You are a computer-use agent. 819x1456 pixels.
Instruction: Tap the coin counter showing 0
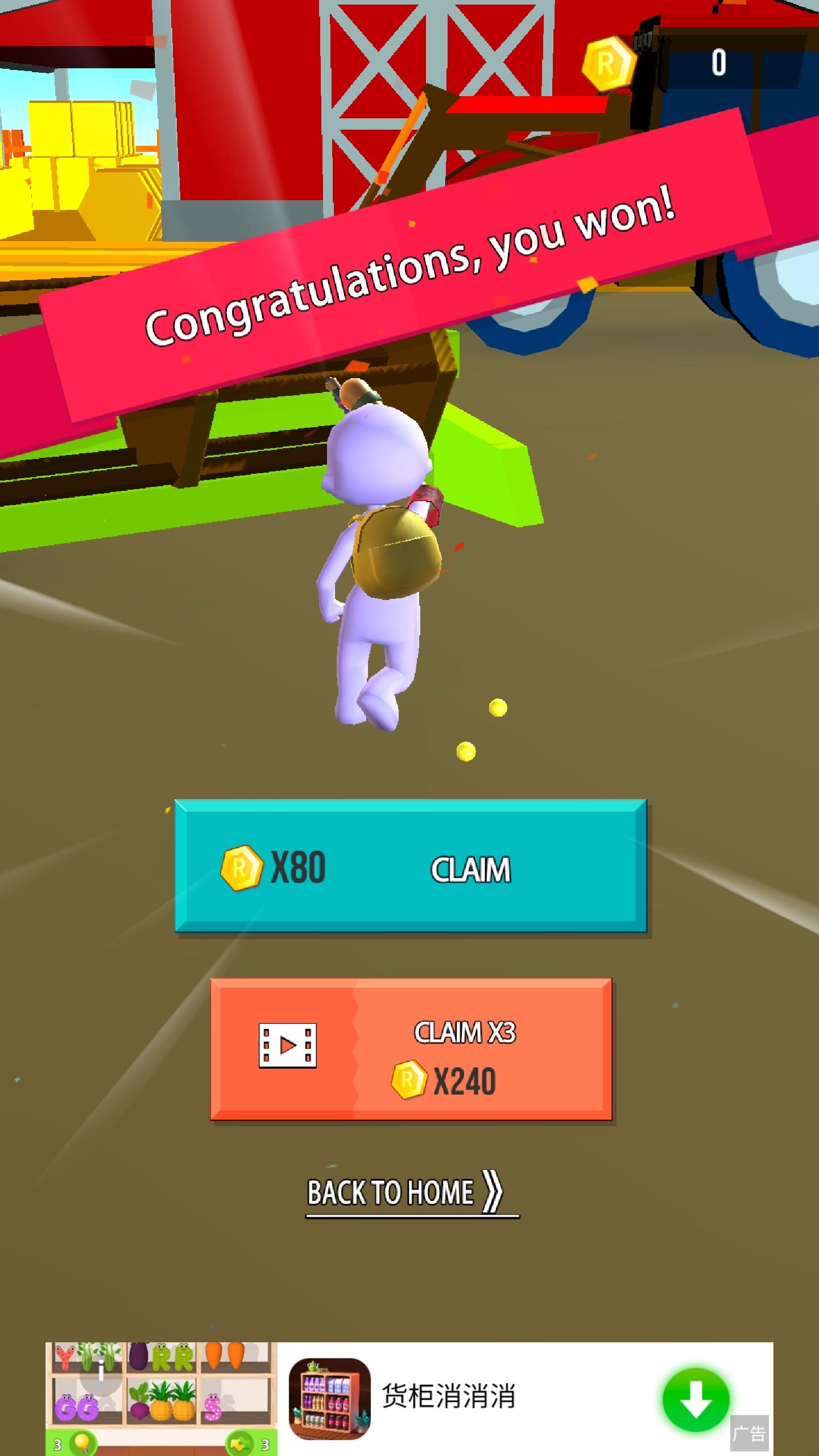[x=718, y=63]
